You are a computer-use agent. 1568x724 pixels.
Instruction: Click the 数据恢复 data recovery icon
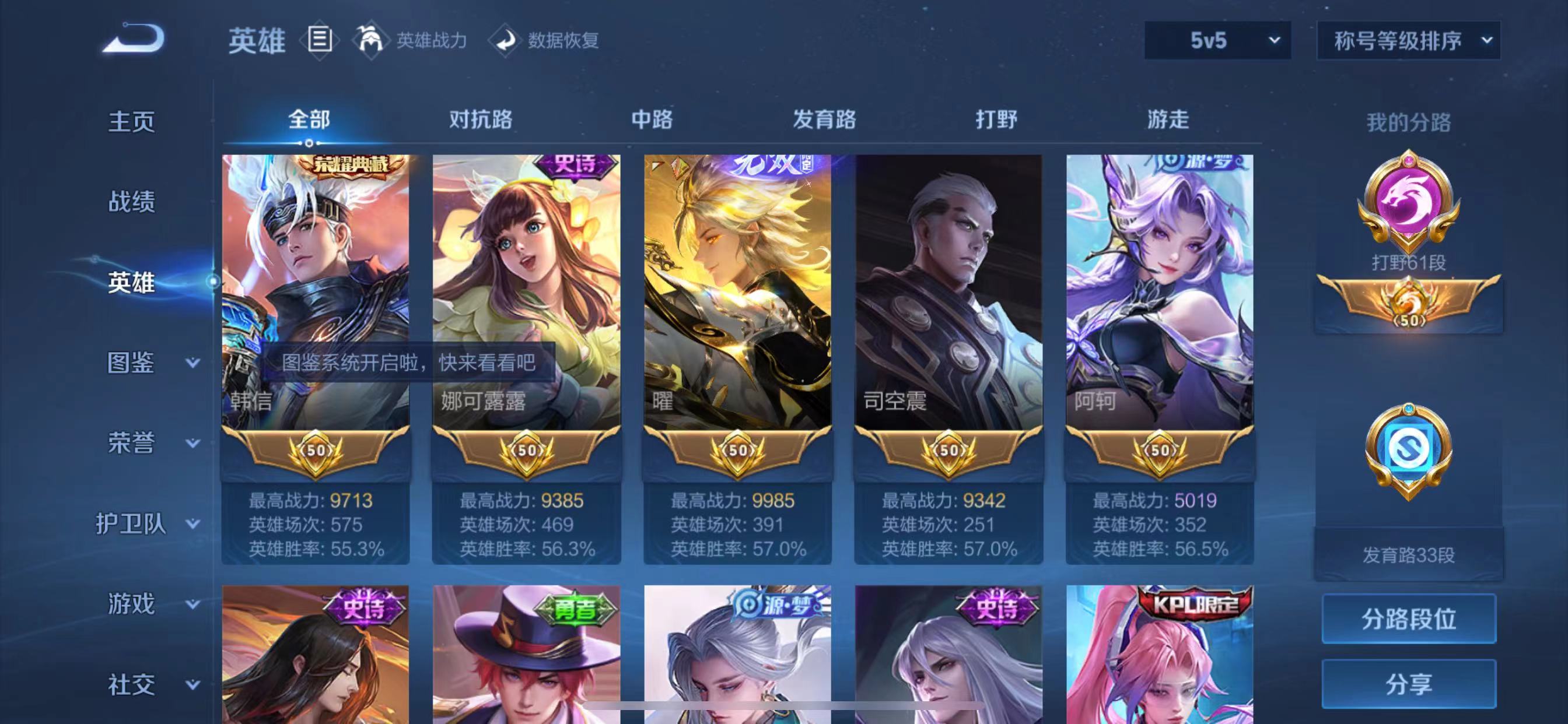[x=505, y=41]
